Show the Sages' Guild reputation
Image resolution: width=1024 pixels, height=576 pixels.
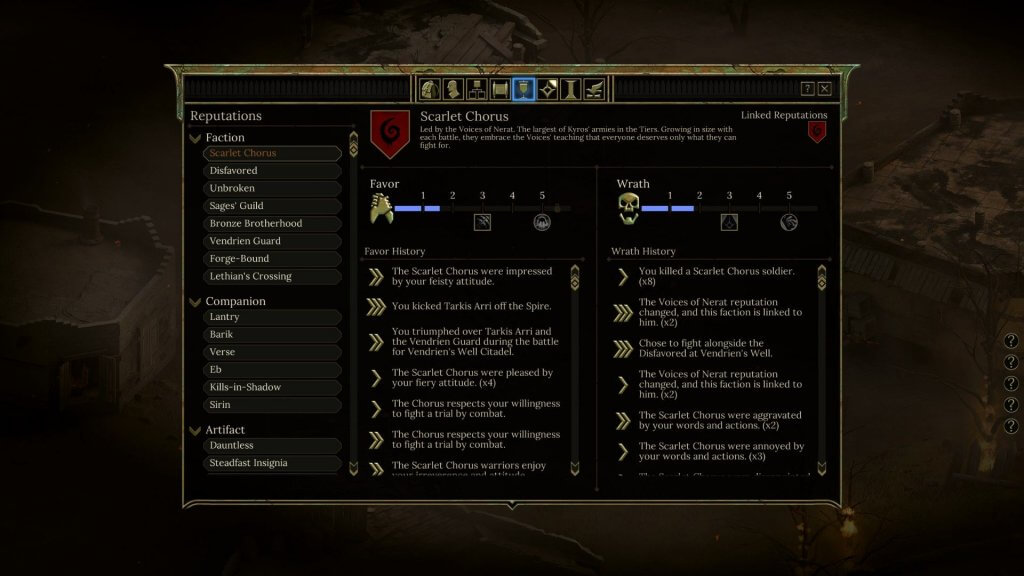[x=272, y=206]
